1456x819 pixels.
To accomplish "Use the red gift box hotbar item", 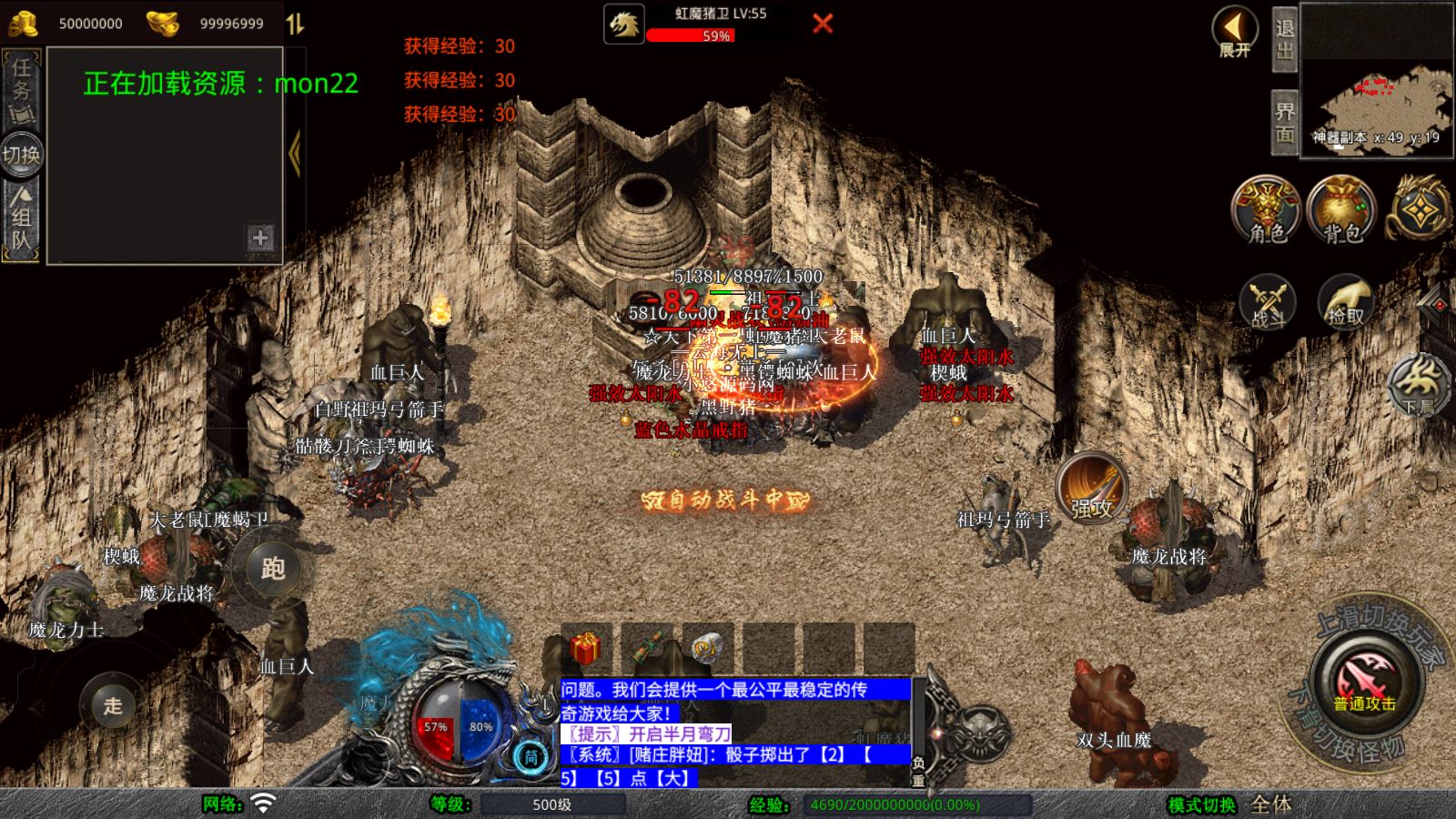I will pyautogui.click(x=585, y=648).
